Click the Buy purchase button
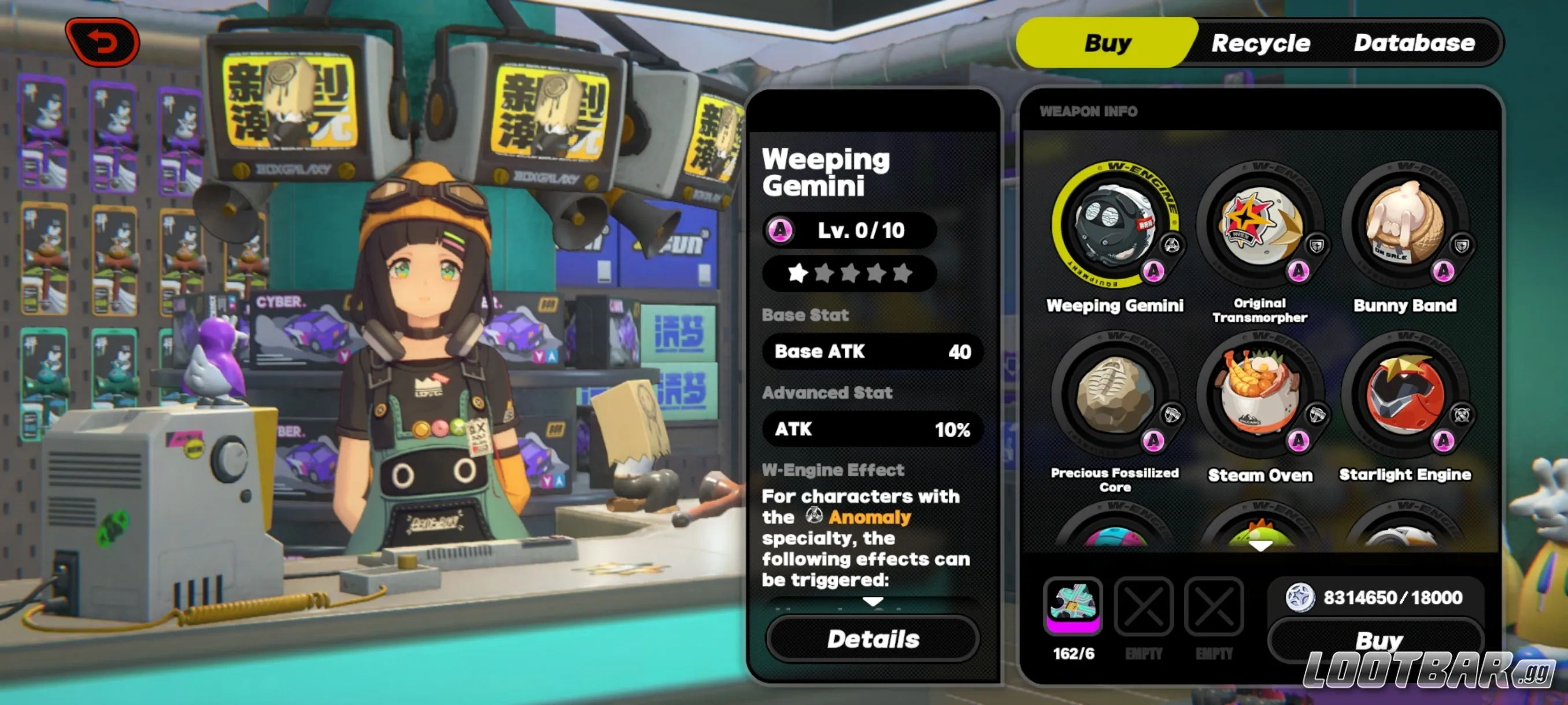Screen dimensions: 1568x705 pyautogui.click(x=1377, y=640)
